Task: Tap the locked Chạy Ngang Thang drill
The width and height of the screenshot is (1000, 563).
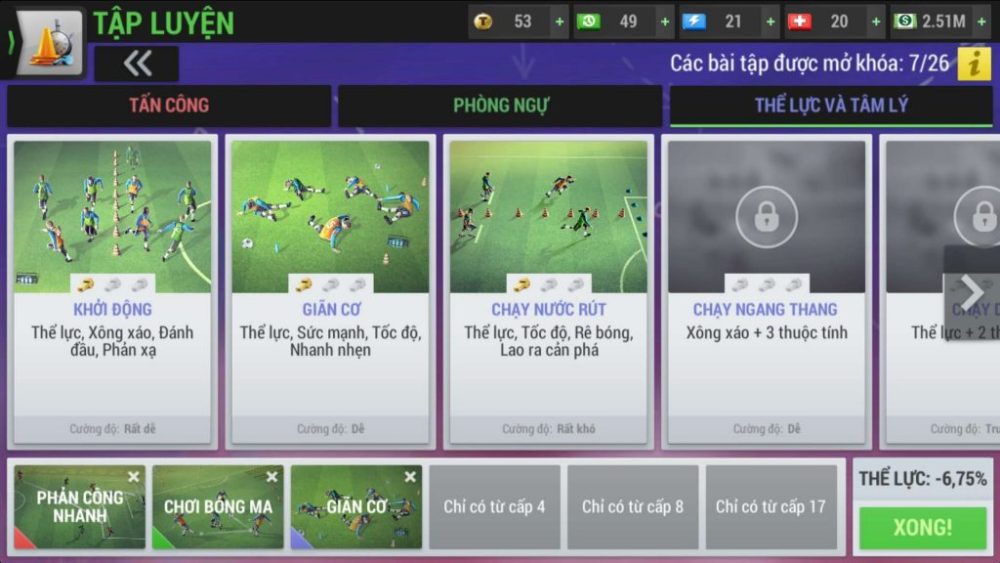Action: point(766,290)
